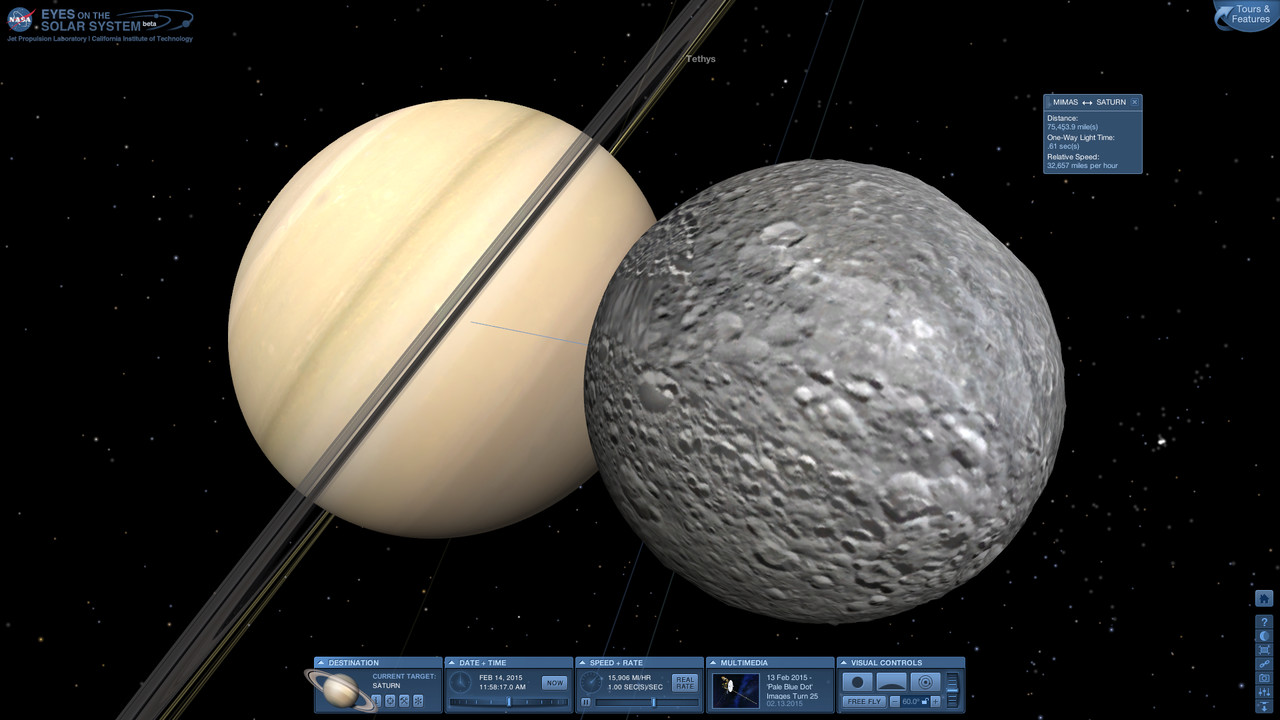Copy share link via chain icon
Viewport: 1280px width, 720px height.
(x=1264, y=664)
